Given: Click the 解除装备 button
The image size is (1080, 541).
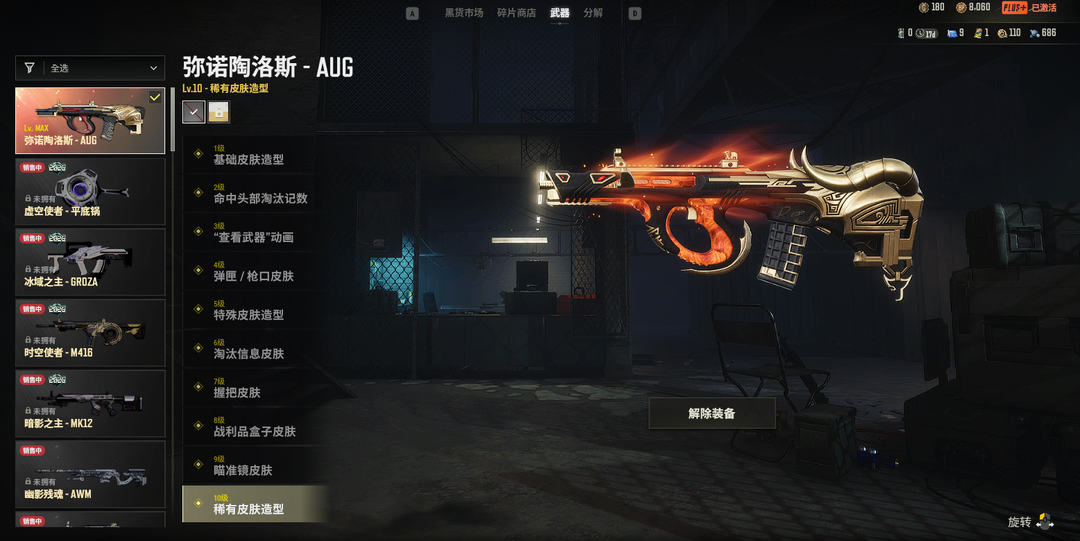Looking at the screenshot, I should [712, 413].
